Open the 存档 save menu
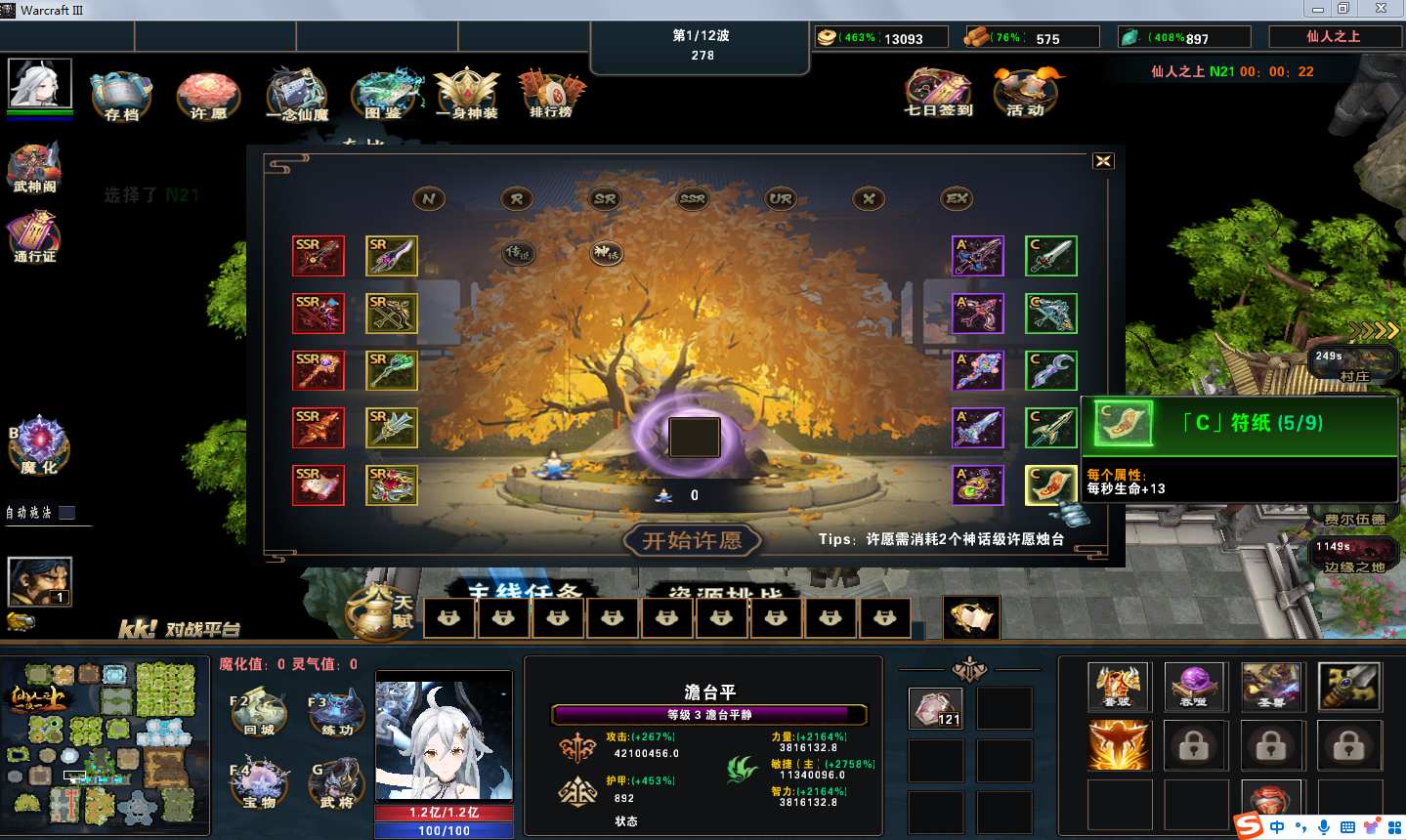Screen dimensions: 1406x840 click(x=121, y=94)
